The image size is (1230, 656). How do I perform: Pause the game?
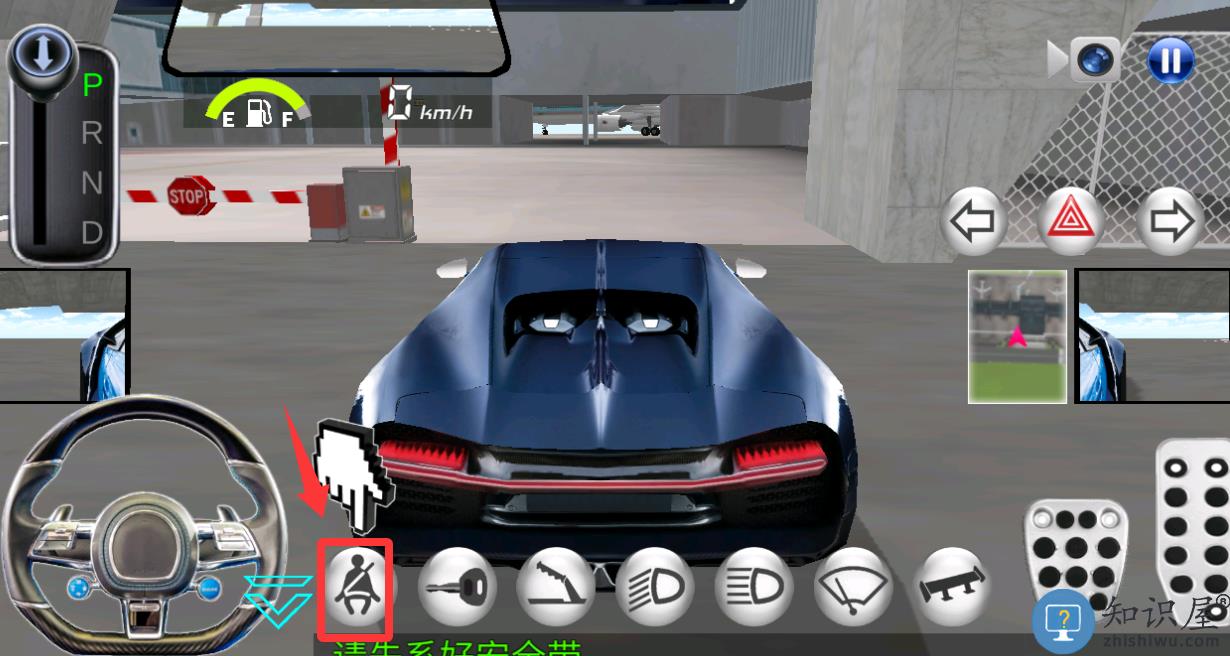coord(1170,60)
